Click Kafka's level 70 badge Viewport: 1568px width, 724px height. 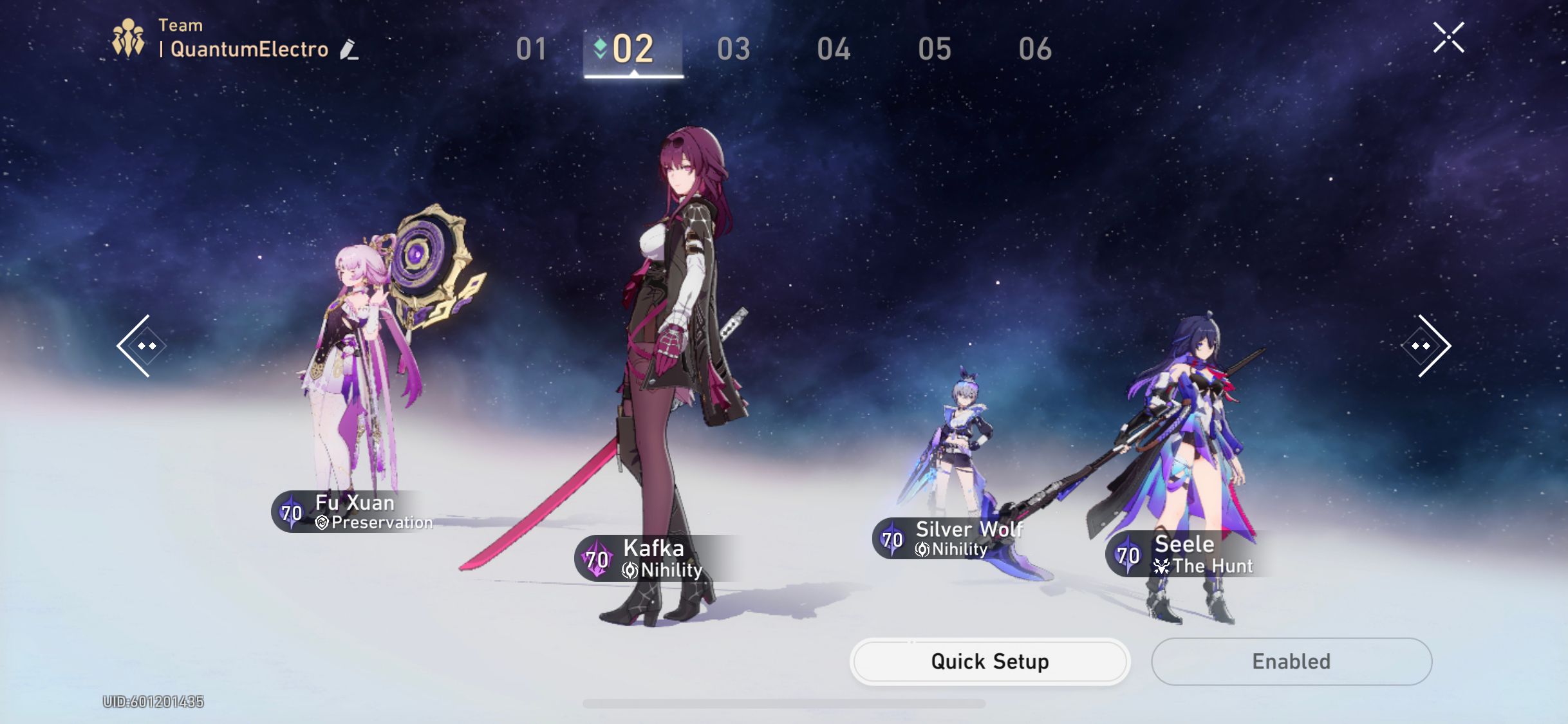coord(596,558)
